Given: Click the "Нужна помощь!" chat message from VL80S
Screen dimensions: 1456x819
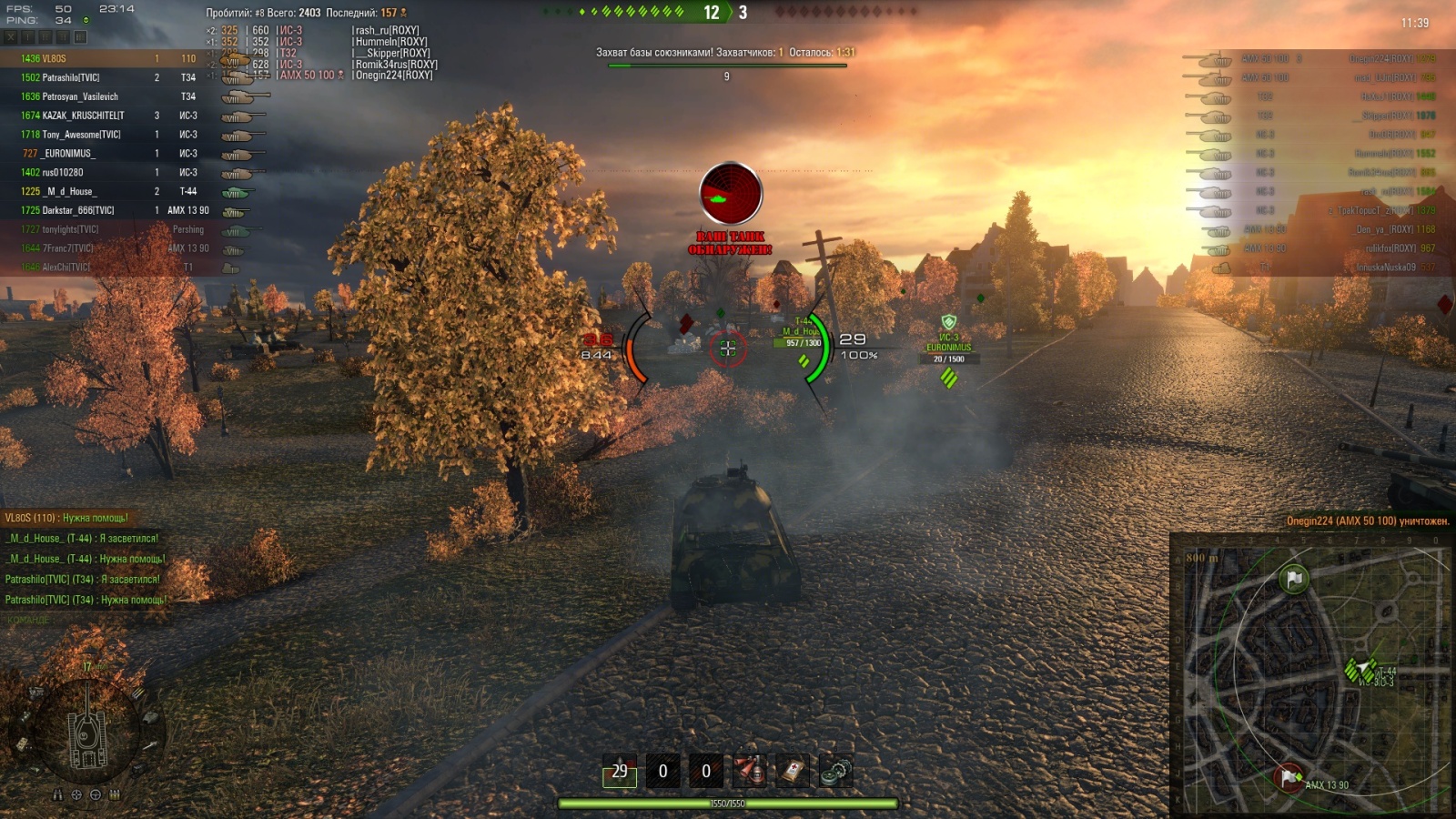Looking at the screenshot, I should click(x=67, y=518).
